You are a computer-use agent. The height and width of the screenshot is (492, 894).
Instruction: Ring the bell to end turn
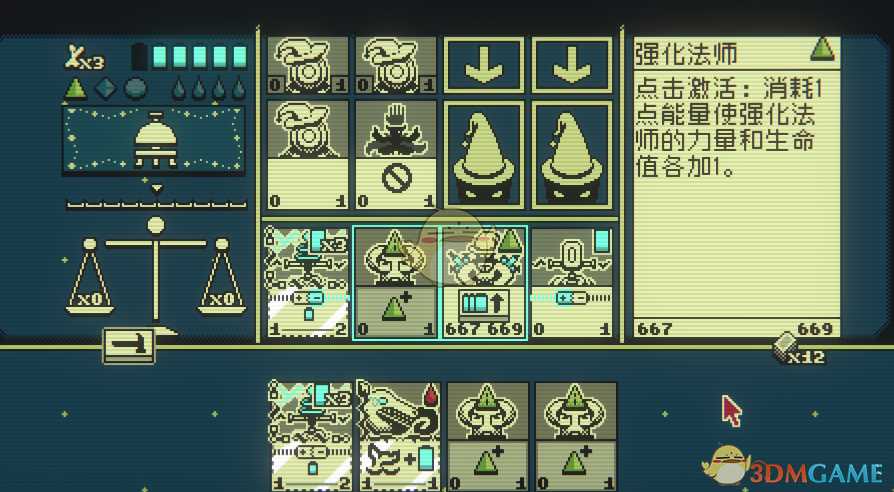pyautogui.click(x=154, y=141)
